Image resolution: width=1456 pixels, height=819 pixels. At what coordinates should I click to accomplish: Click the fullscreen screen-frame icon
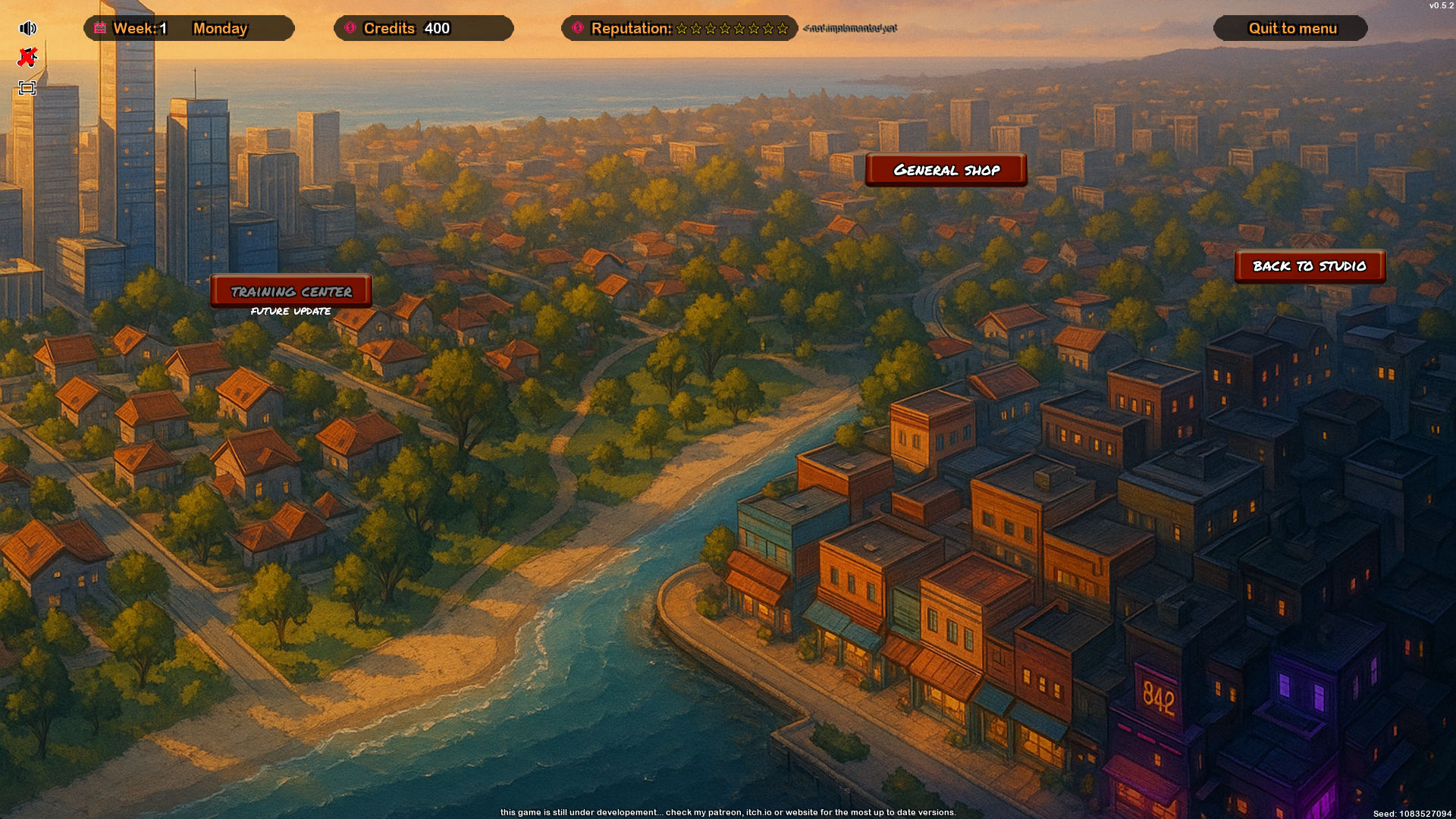coord(27,87)
